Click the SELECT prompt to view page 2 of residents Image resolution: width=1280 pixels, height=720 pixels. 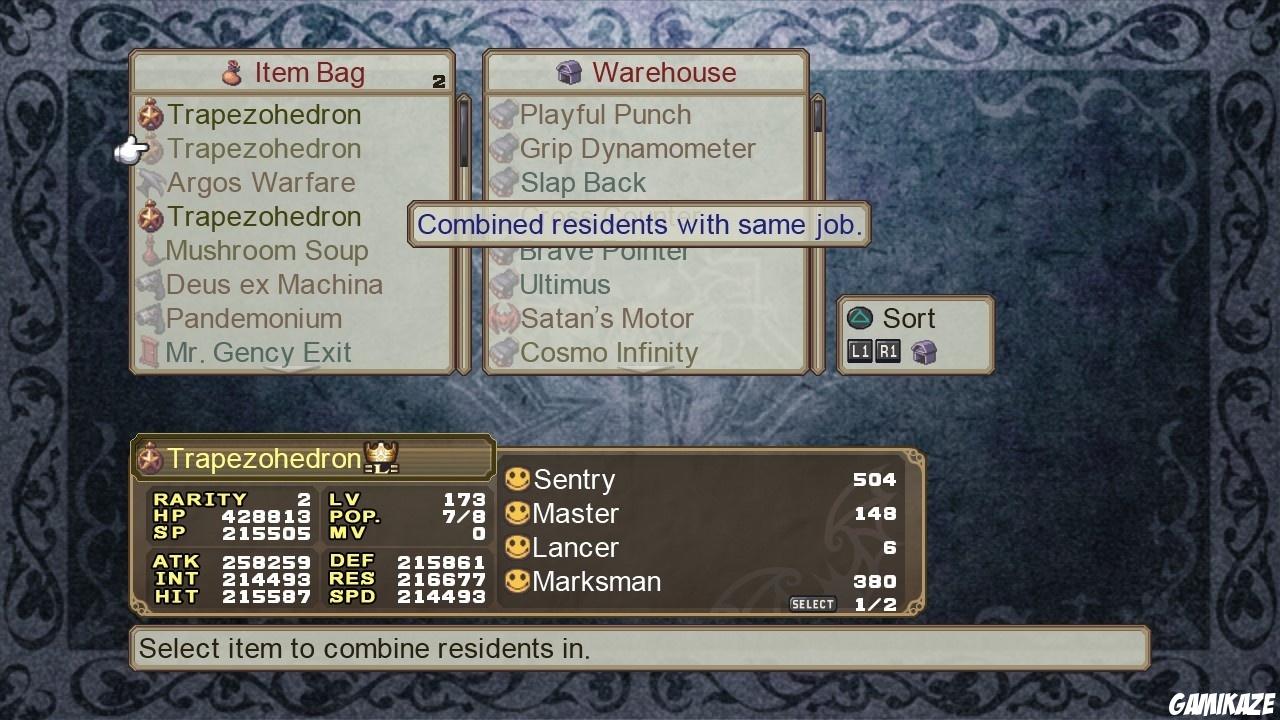pos(812,603)
